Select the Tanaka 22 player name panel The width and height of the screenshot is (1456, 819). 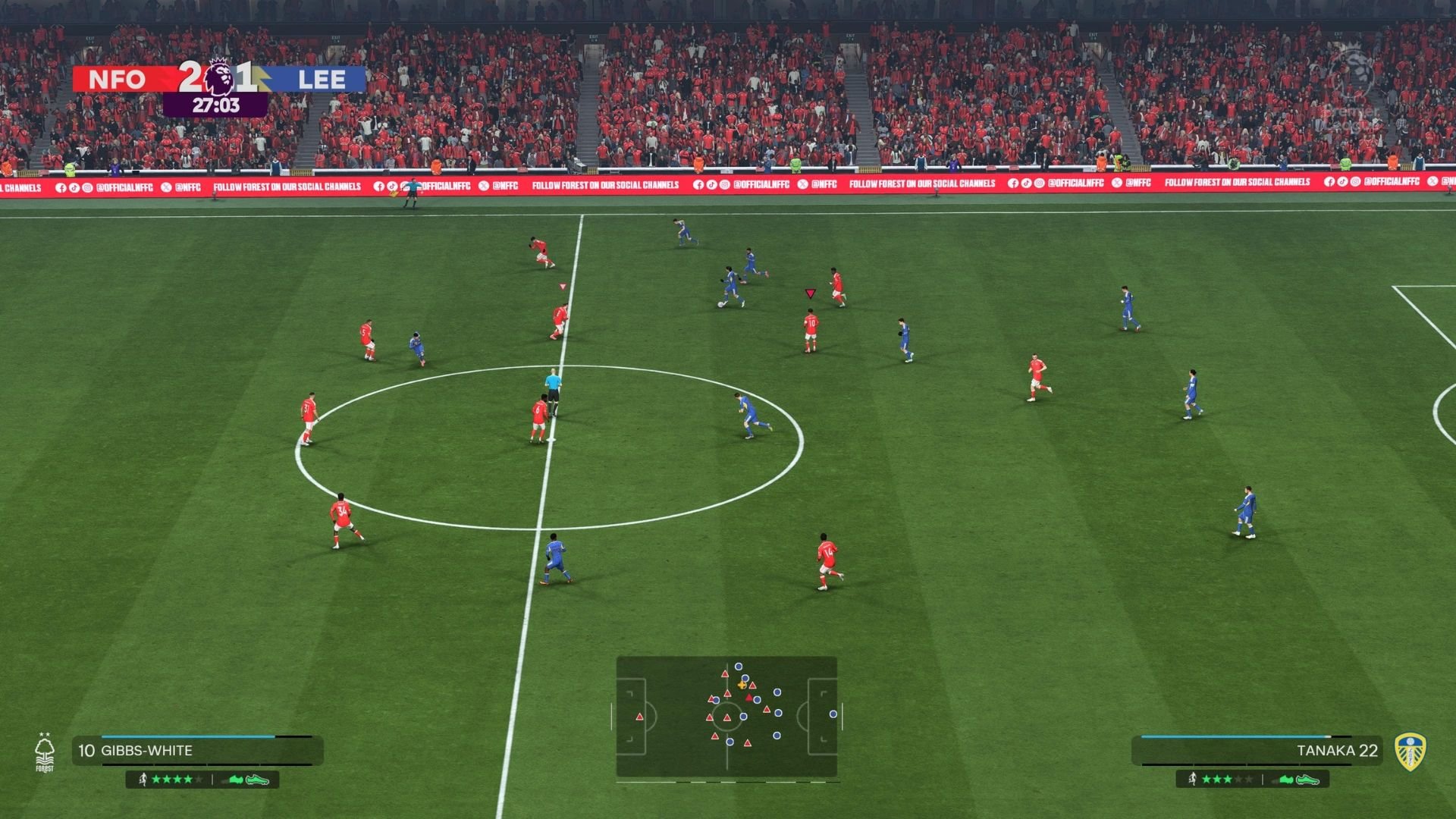point(1257,751)
